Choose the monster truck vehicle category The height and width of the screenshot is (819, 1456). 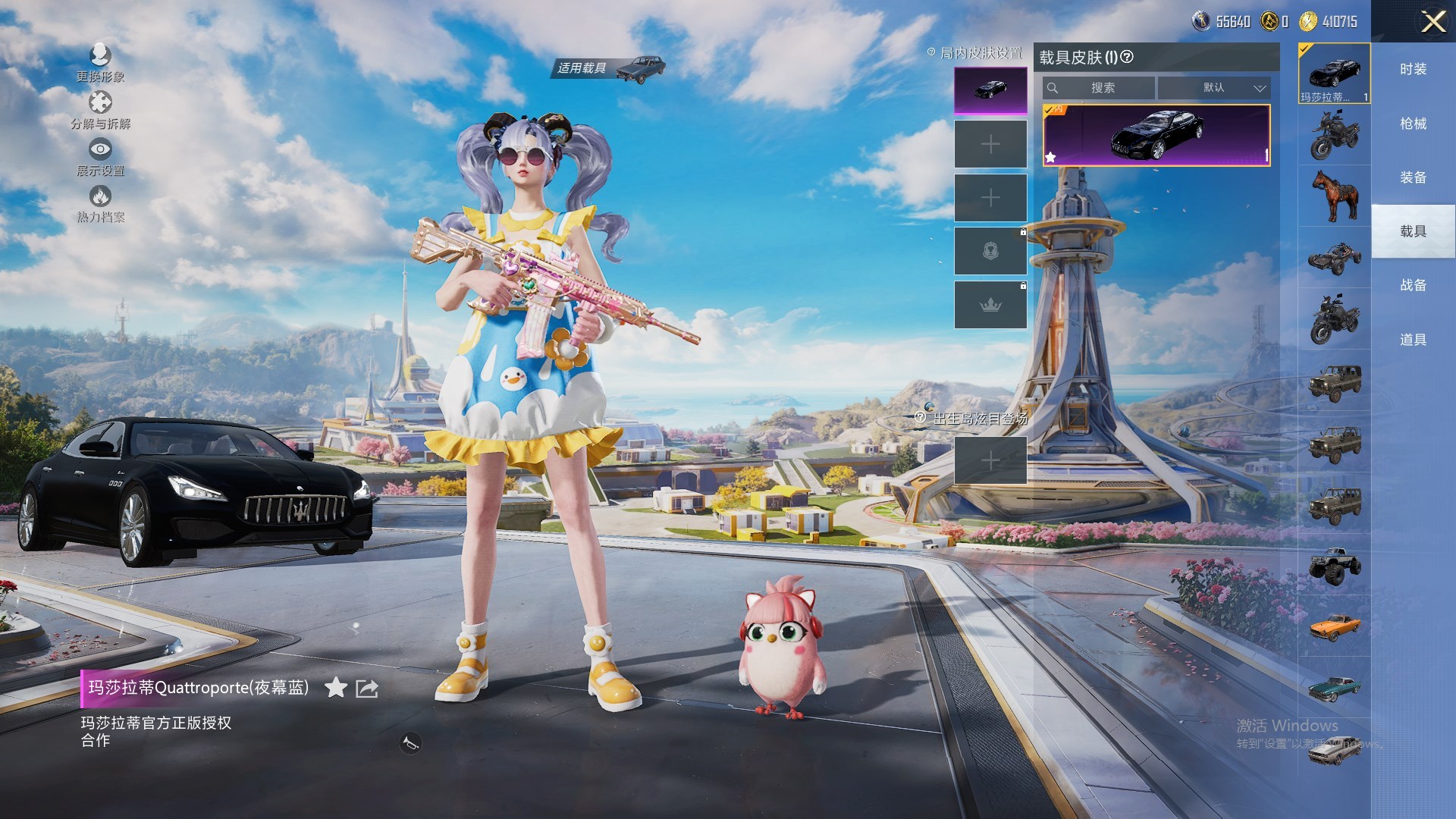click(1335, 566)
